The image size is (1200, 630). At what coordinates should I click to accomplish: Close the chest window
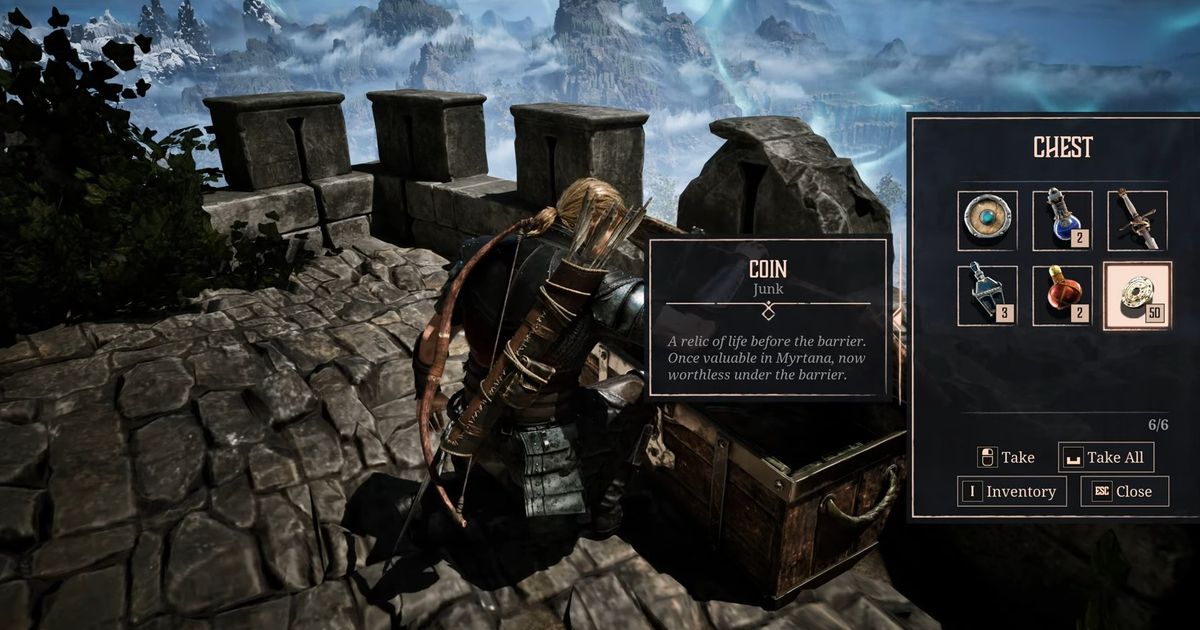pos(1124,491)
